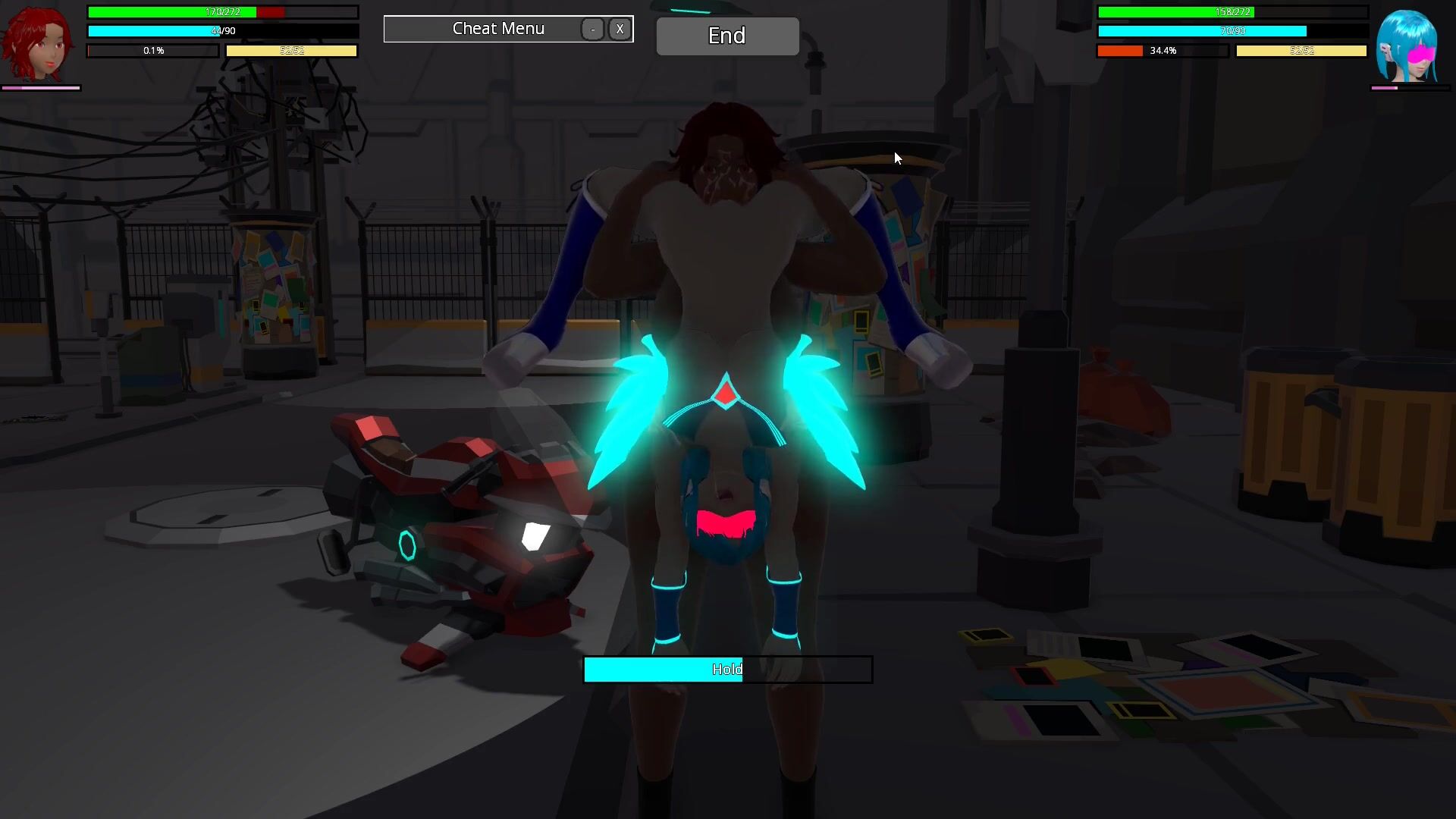Select the blue-haired character portrait
The image size is (1456, 819).
[x=1408, y=47]
